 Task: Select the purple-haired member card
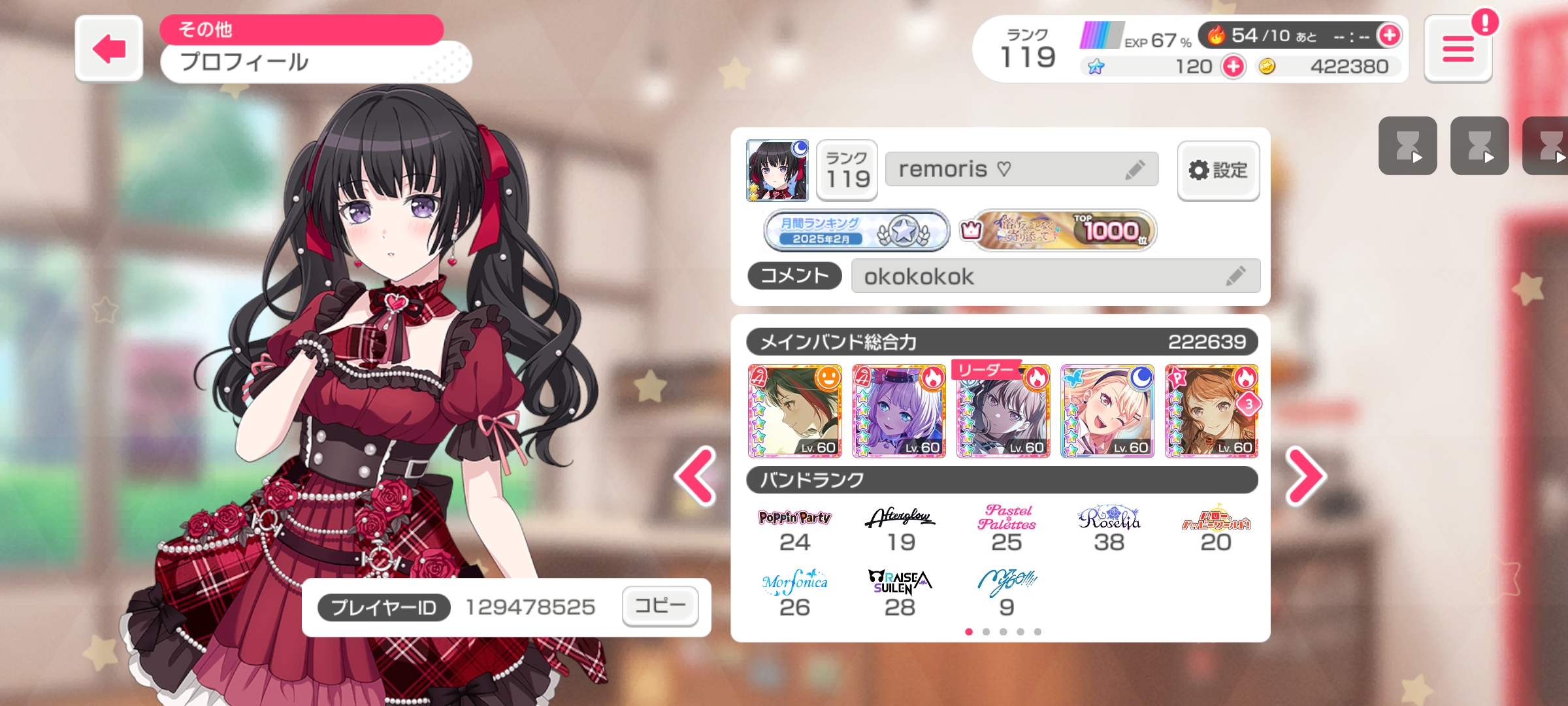pos(899,411)
